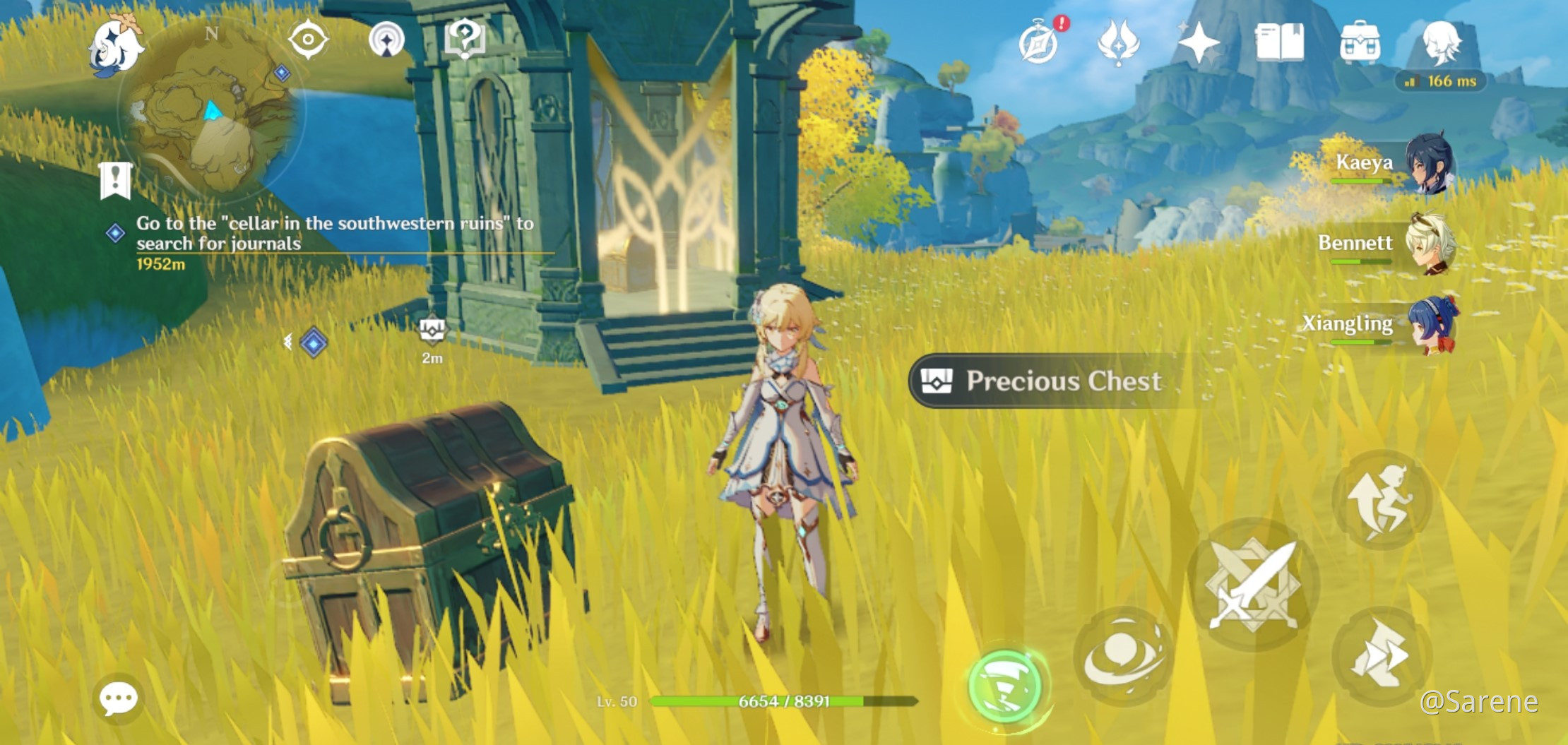Open the Tutorial hints icon

pos(465,40)
